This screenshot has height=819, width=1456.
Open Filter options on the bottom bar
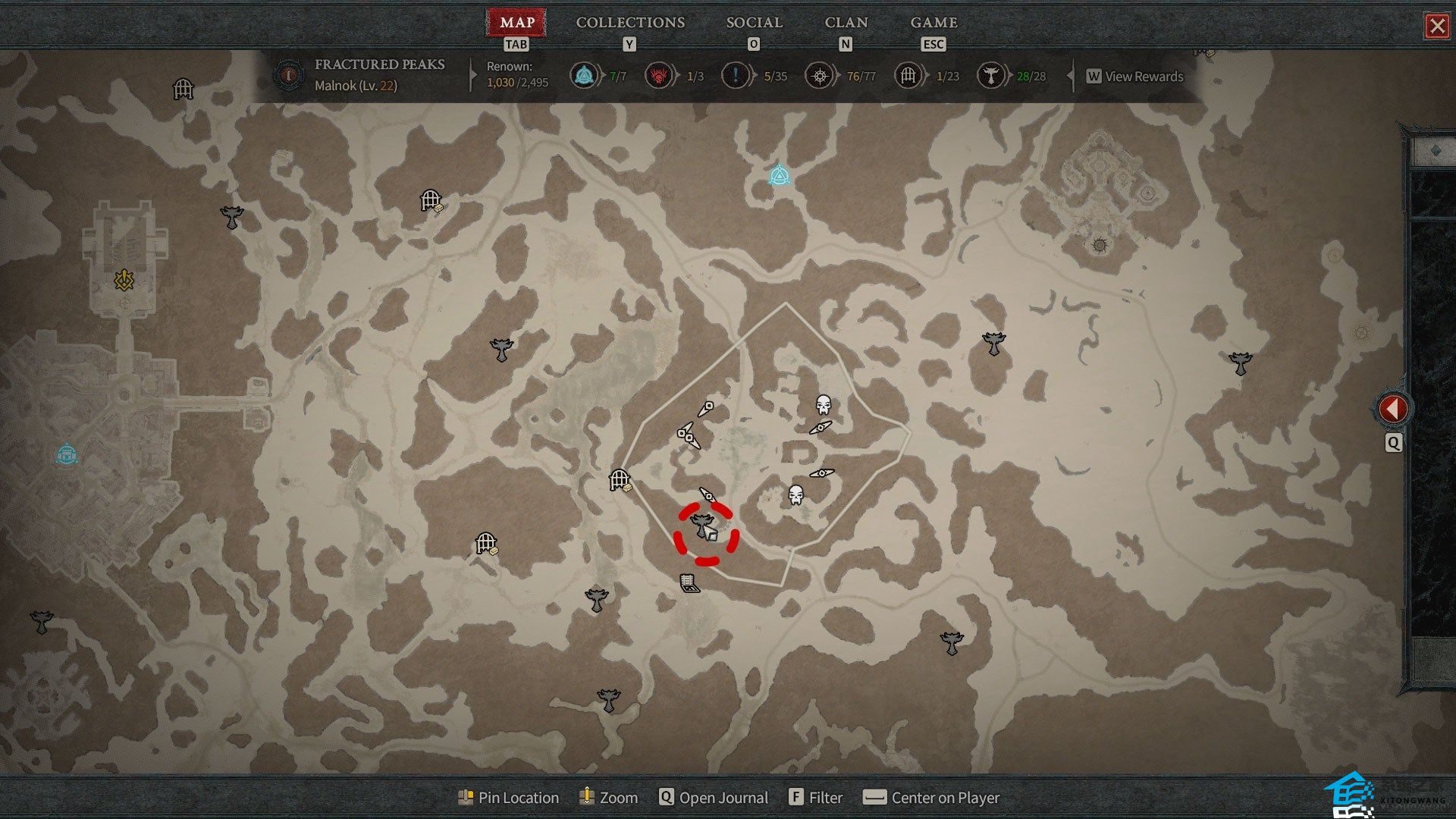pyautogui.click(x=816, y=798)
